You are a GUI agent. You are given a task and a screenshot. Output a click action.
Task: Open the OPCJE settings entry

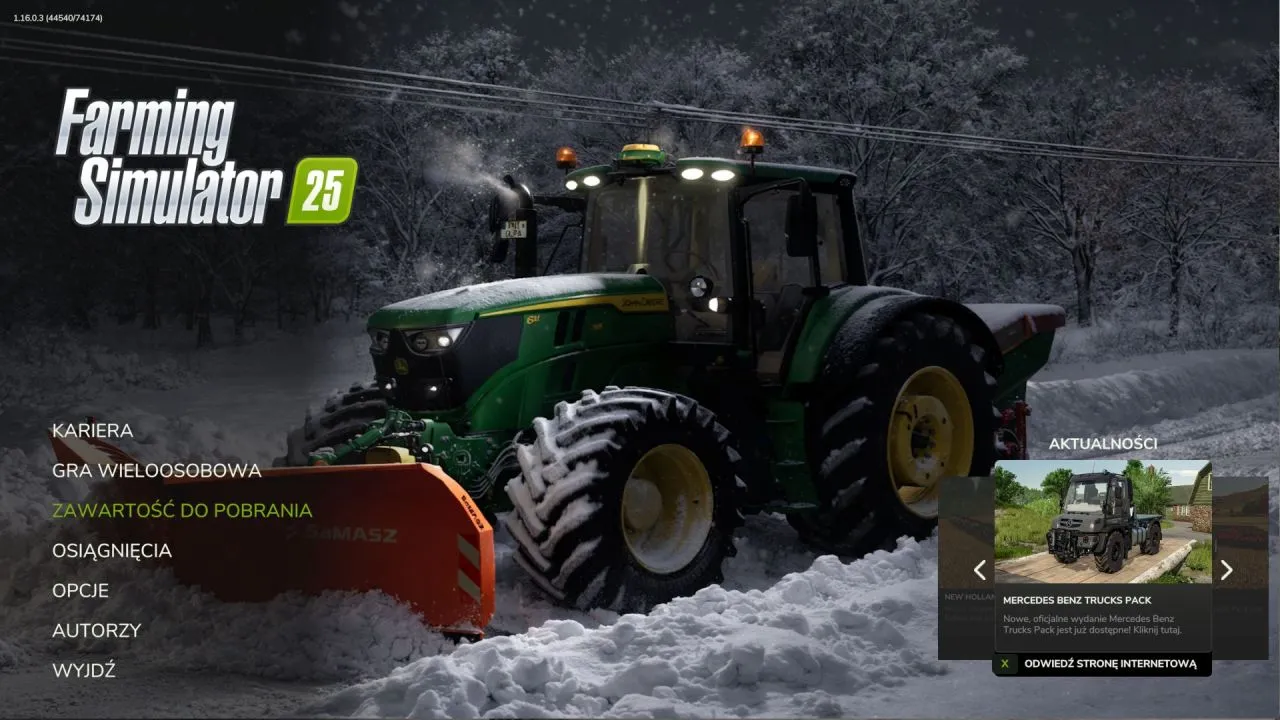coord(80,590)
